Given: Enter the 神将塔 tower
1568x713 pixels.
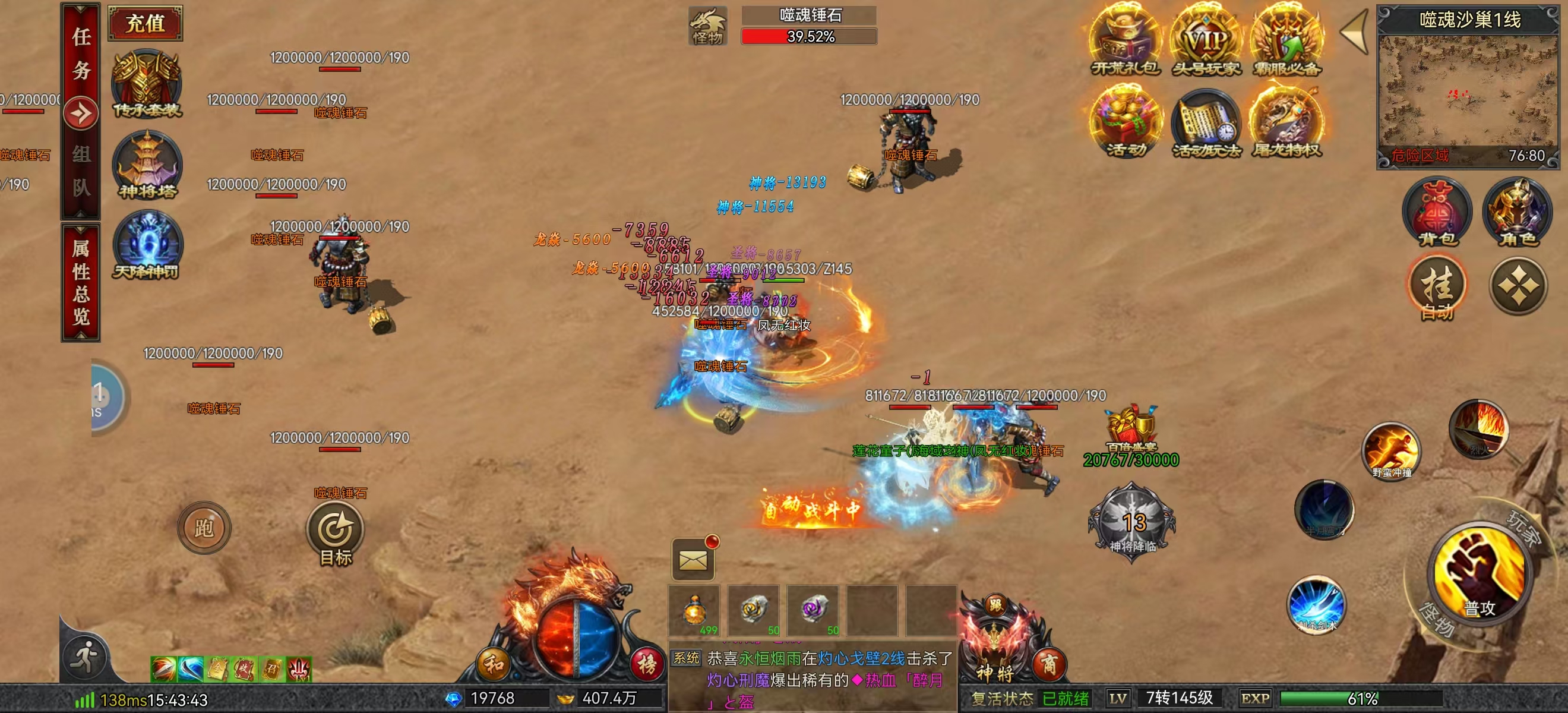Looking at the screenshot, I should click(147, 165).
